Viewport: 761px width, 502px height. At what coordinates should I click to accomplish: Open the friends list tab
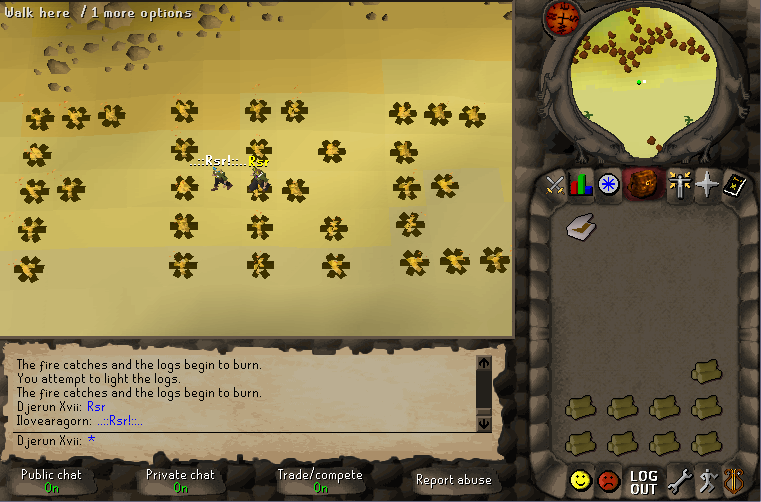pos(580,480)
